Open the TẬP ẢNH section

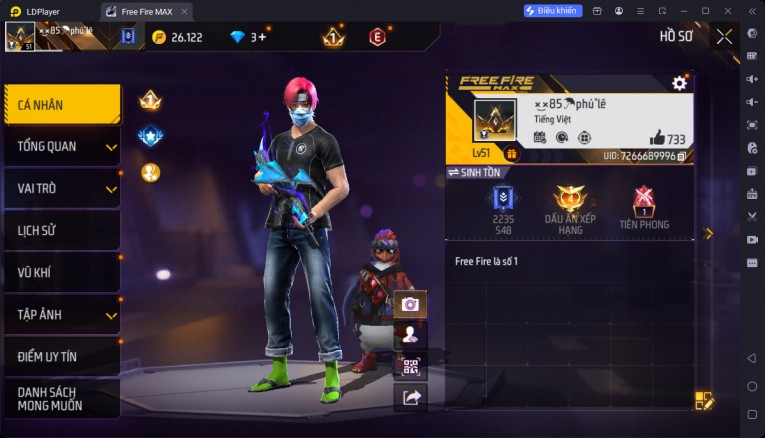[x=62, y=314]
